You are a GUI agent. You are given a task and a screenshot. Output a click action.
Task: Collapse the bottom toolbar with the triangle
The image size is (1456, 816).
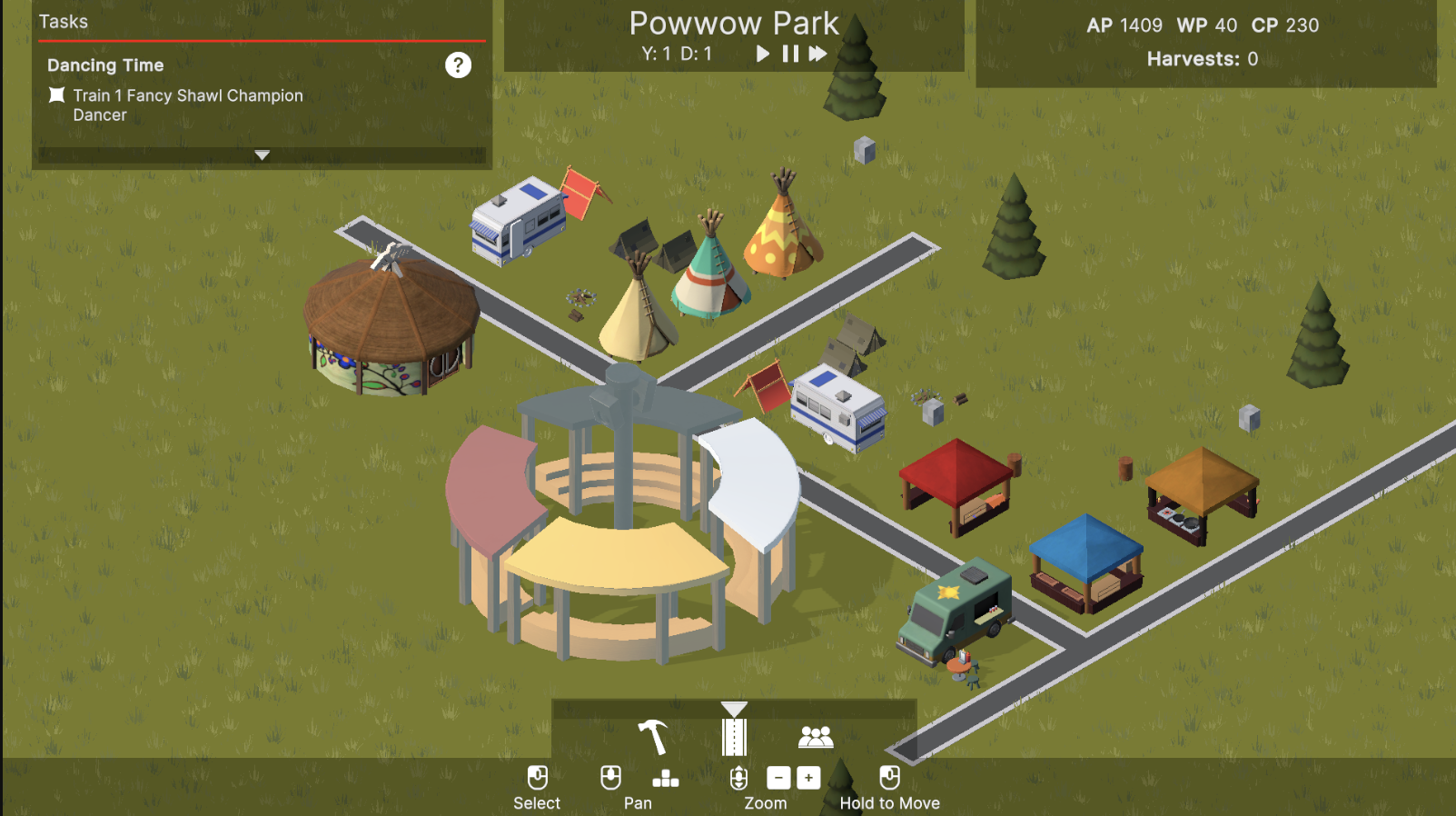tap(734, 709)
